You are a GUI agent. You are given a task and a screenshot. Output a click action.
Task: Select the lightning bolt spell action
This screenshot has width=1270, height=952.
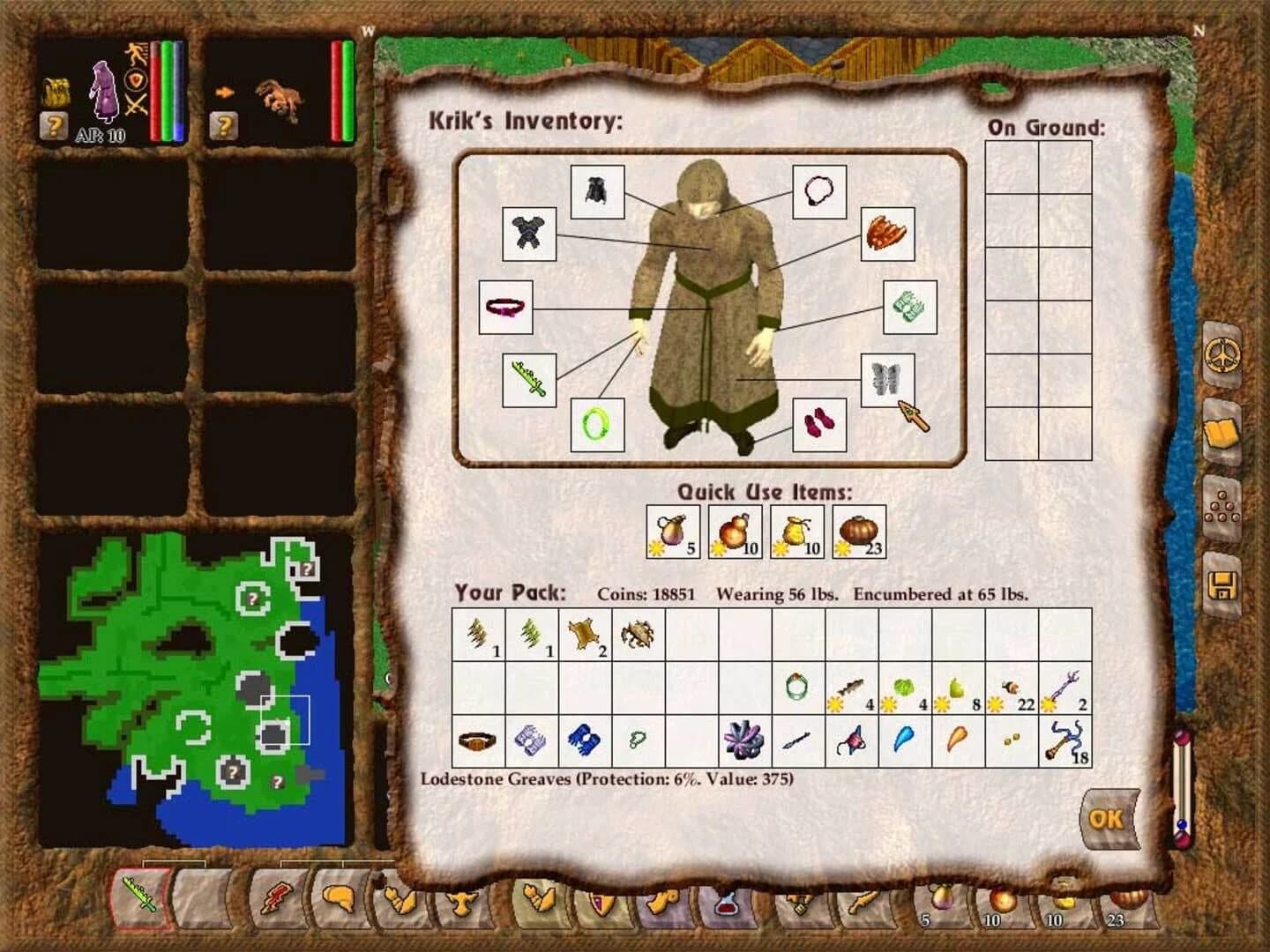(x=275, y=901)
